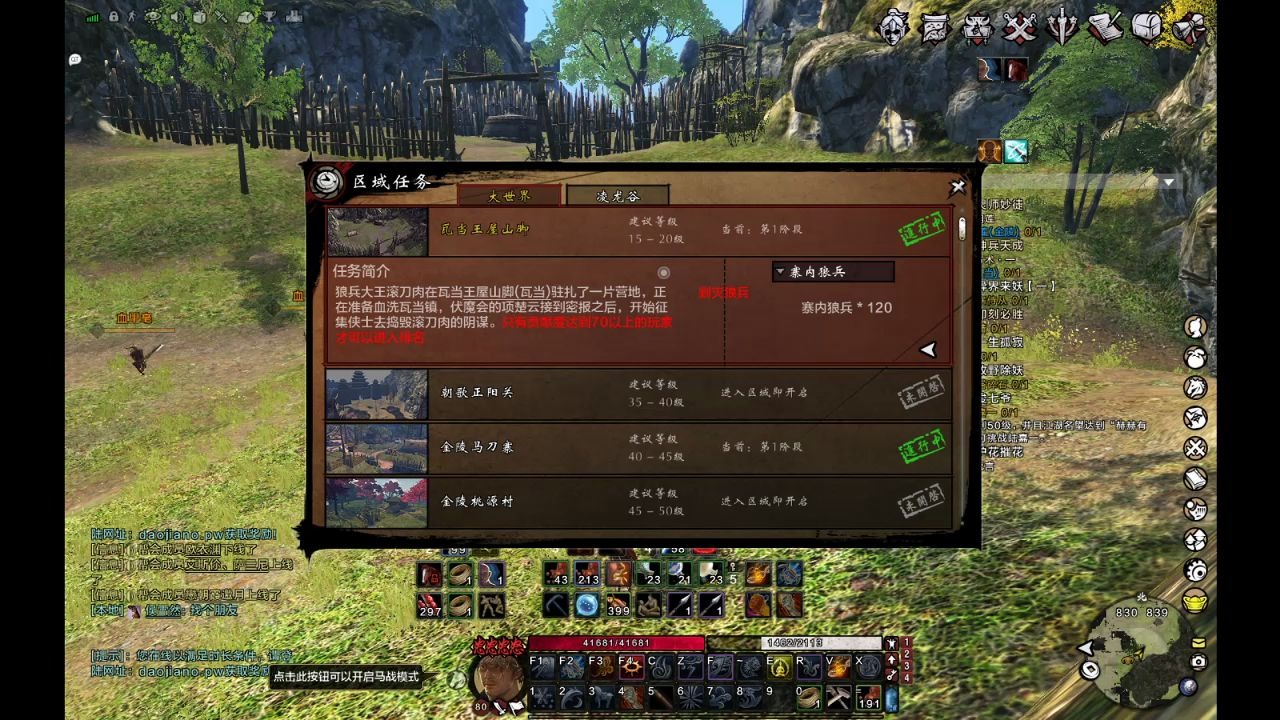Open the gear settings icon on right sidebar
Viewport: 1280px width, 720px height.
tap(1196, 570)
